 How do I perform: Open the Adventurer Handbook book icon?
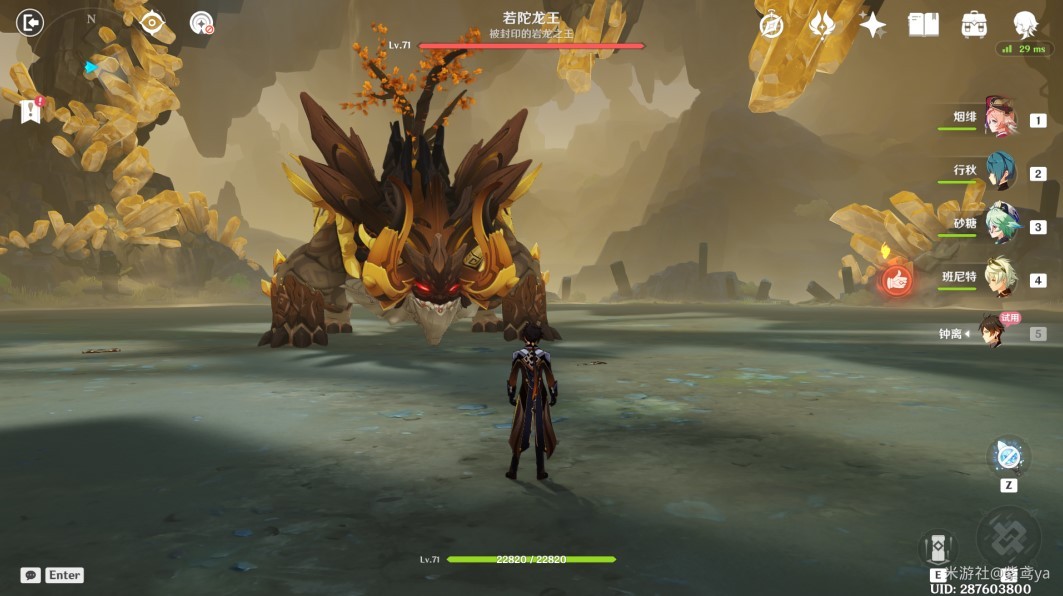923,25
